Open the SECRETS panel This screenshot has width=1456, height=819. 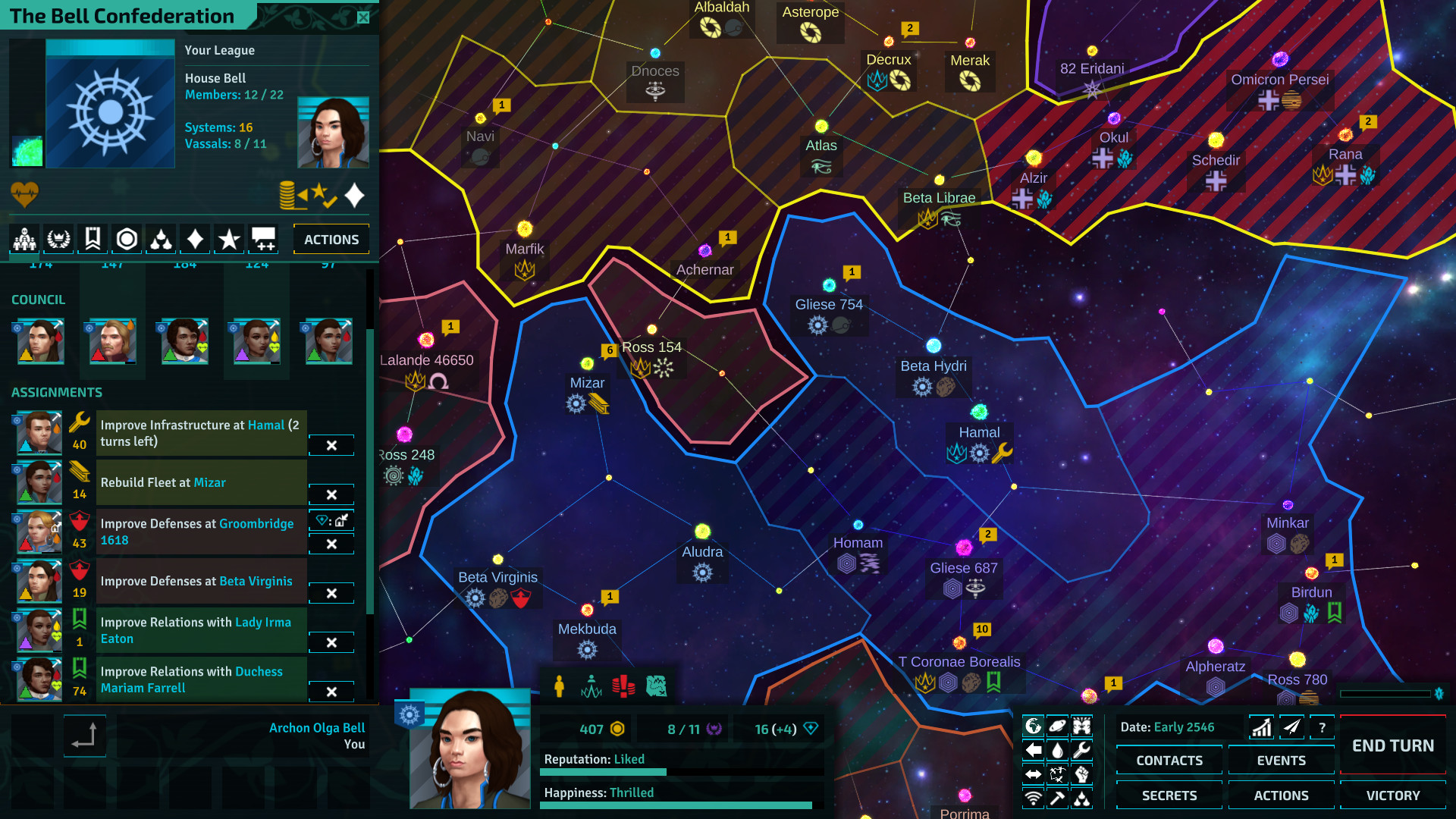[1168, 795]
